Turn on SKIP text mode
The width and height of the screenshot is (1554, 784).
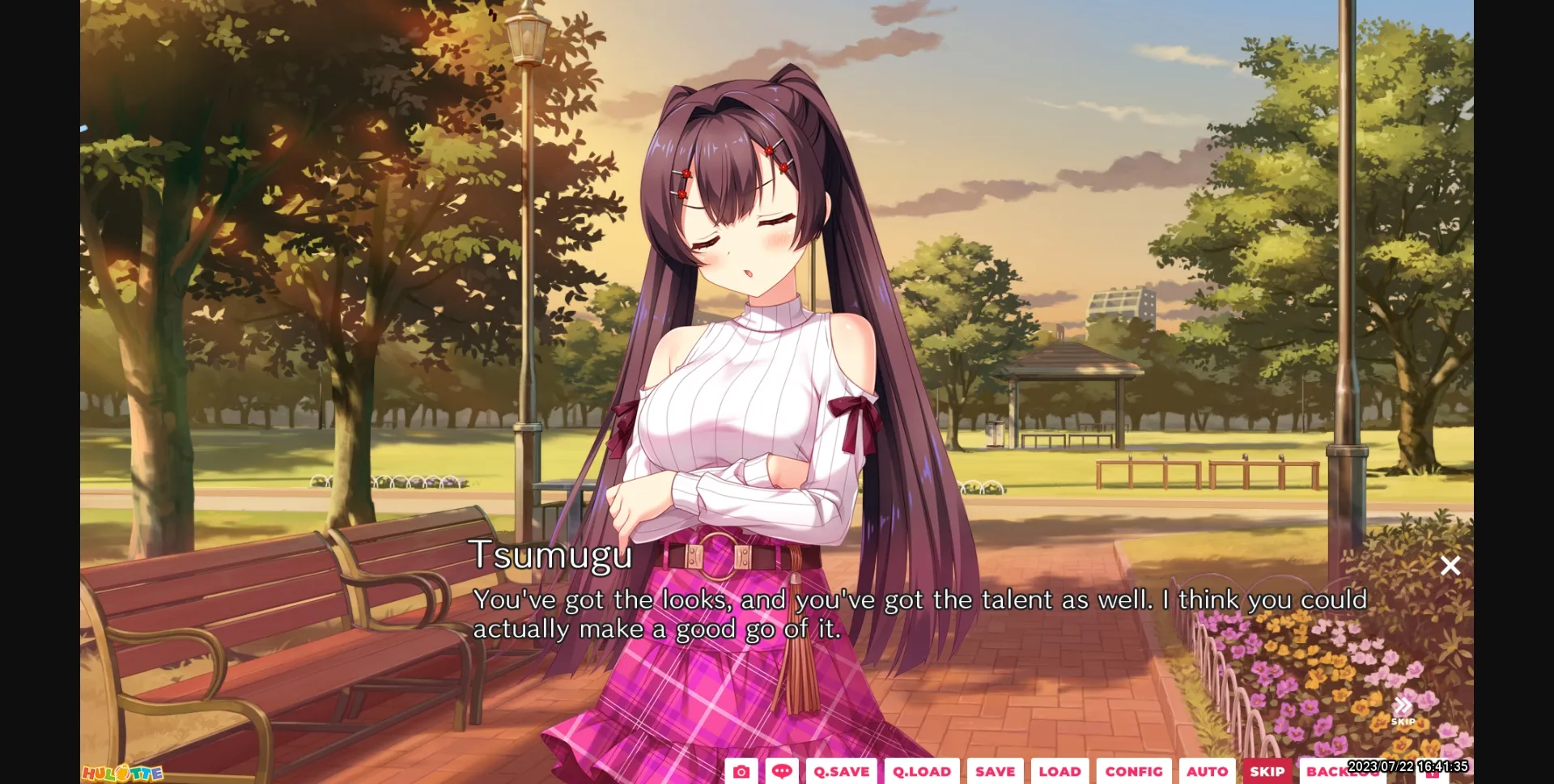(x=1267, y=771)
